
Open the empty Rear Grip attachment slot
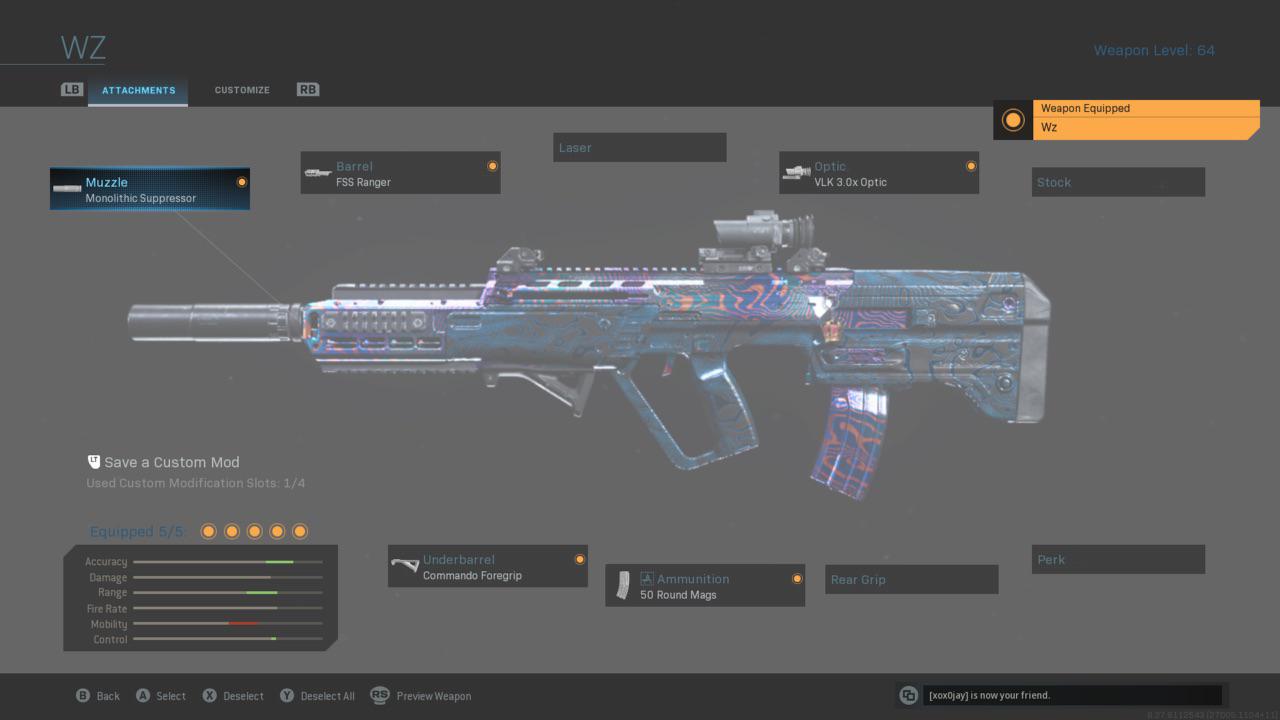coord(911,579)
